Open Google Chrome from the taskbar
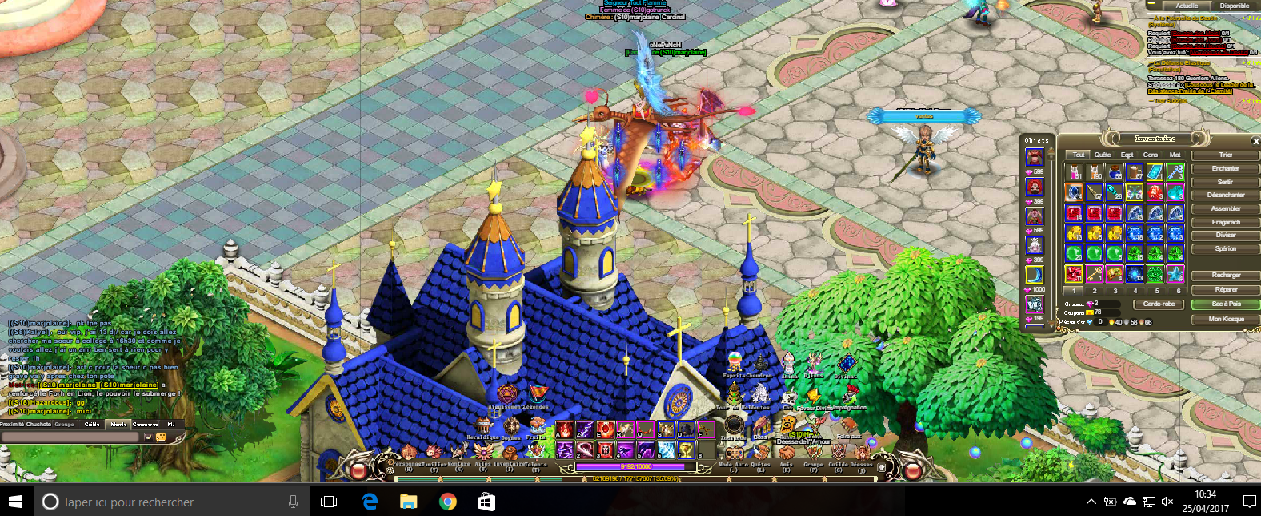 pos(447,501)
